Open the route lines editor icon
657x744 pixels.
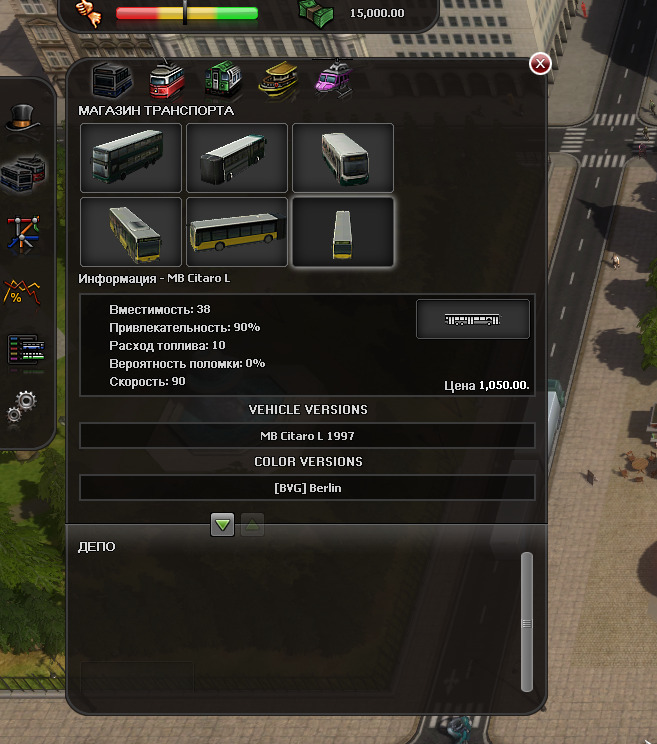pos(22,232)
